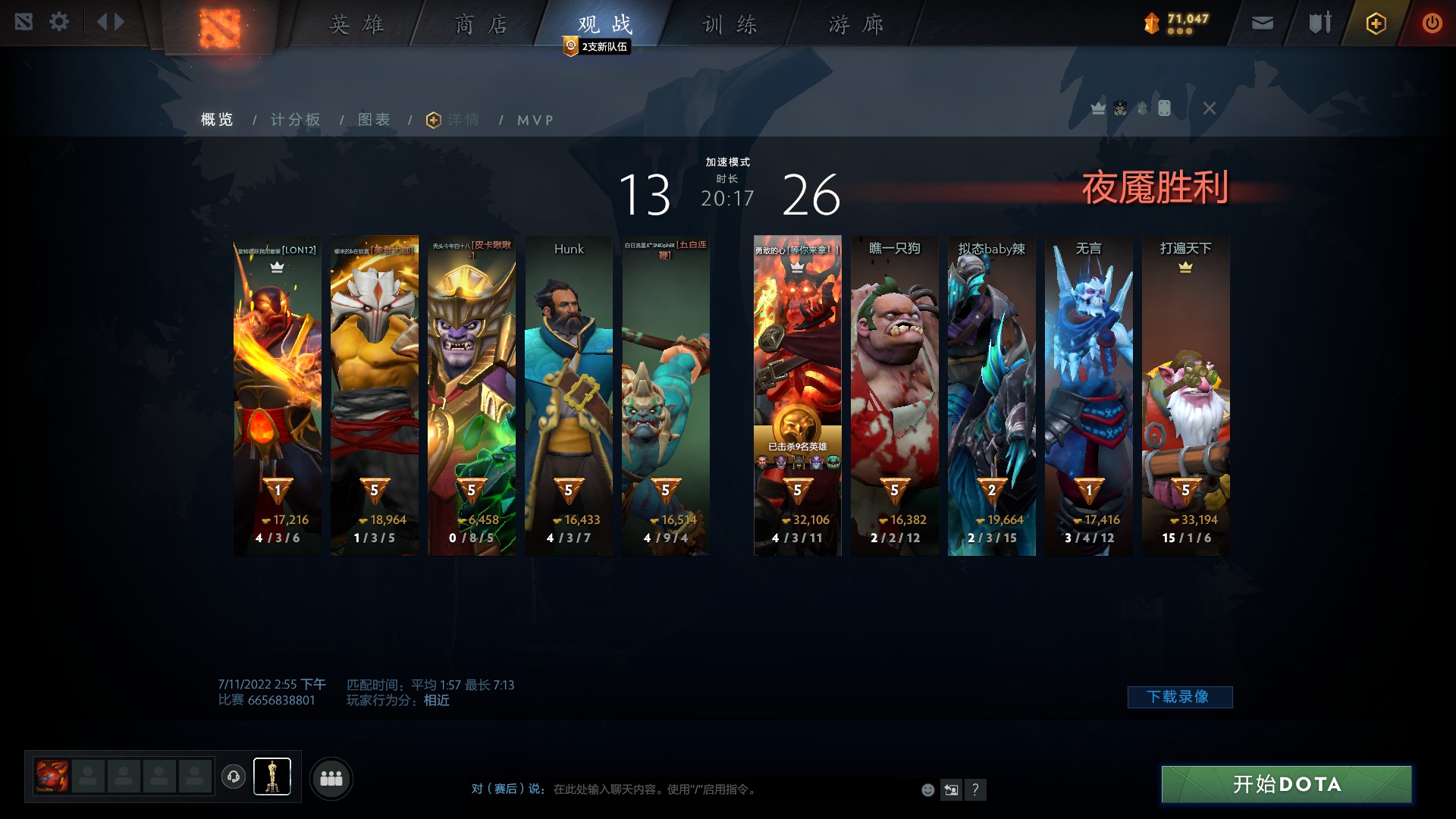Toggle the crown MVP filter icon
The width and height of the screenshot is (1456, 819).
(1097, 108)
